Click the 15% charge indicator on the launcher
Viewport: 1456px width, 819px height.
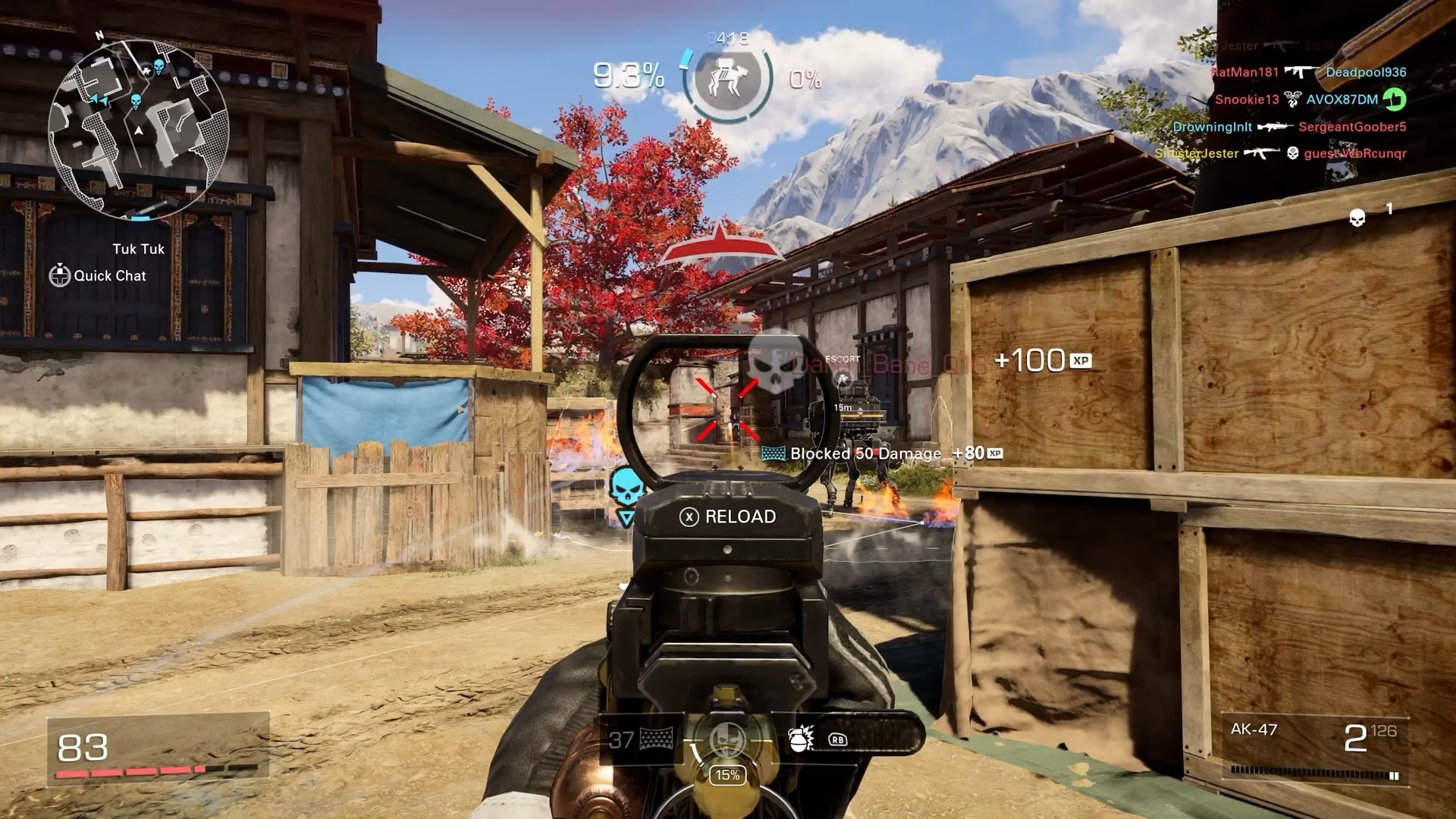pyautogui.click(x=726, y=775)
